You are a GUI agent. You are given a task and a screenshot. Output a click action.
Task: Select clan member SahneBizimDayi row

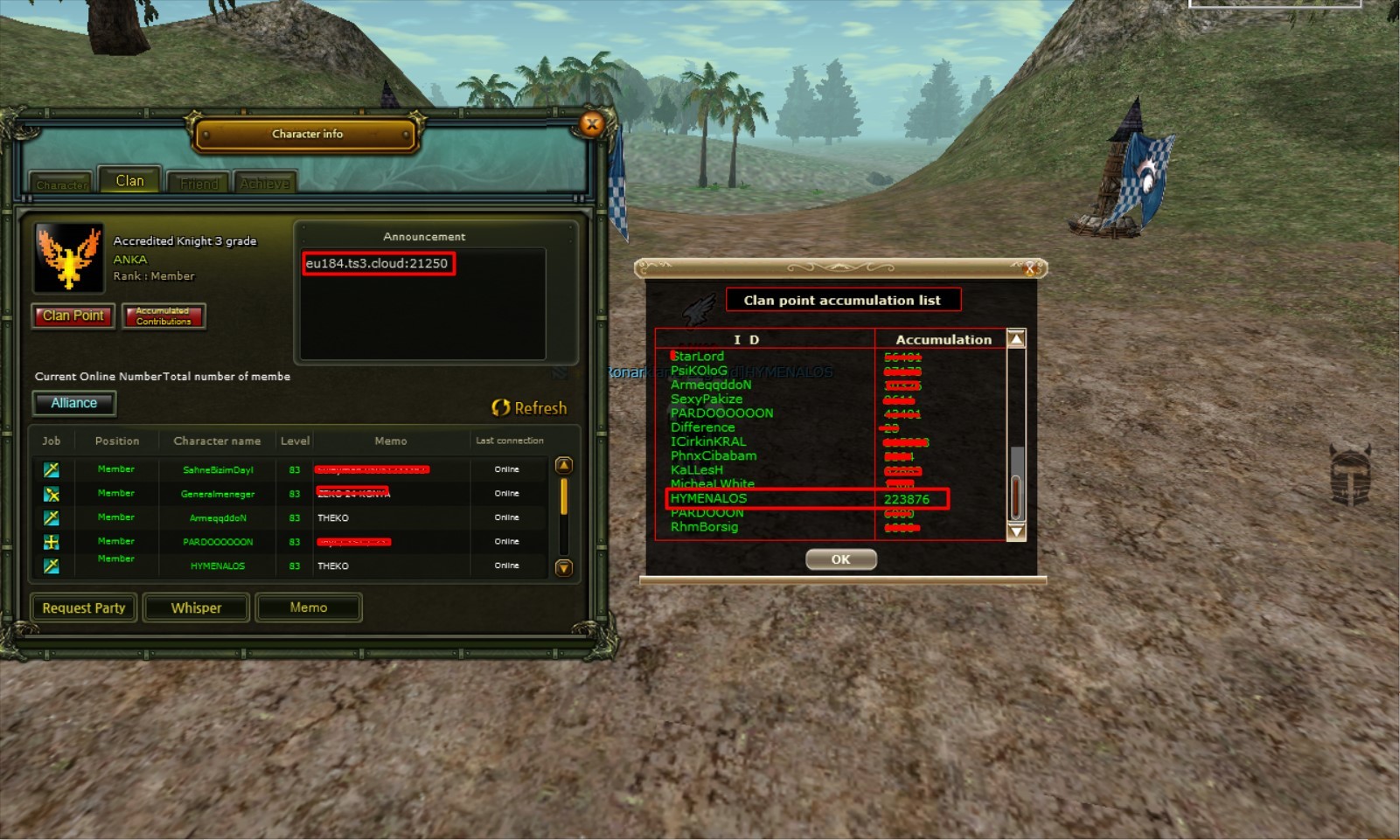(x=218, y=469)
